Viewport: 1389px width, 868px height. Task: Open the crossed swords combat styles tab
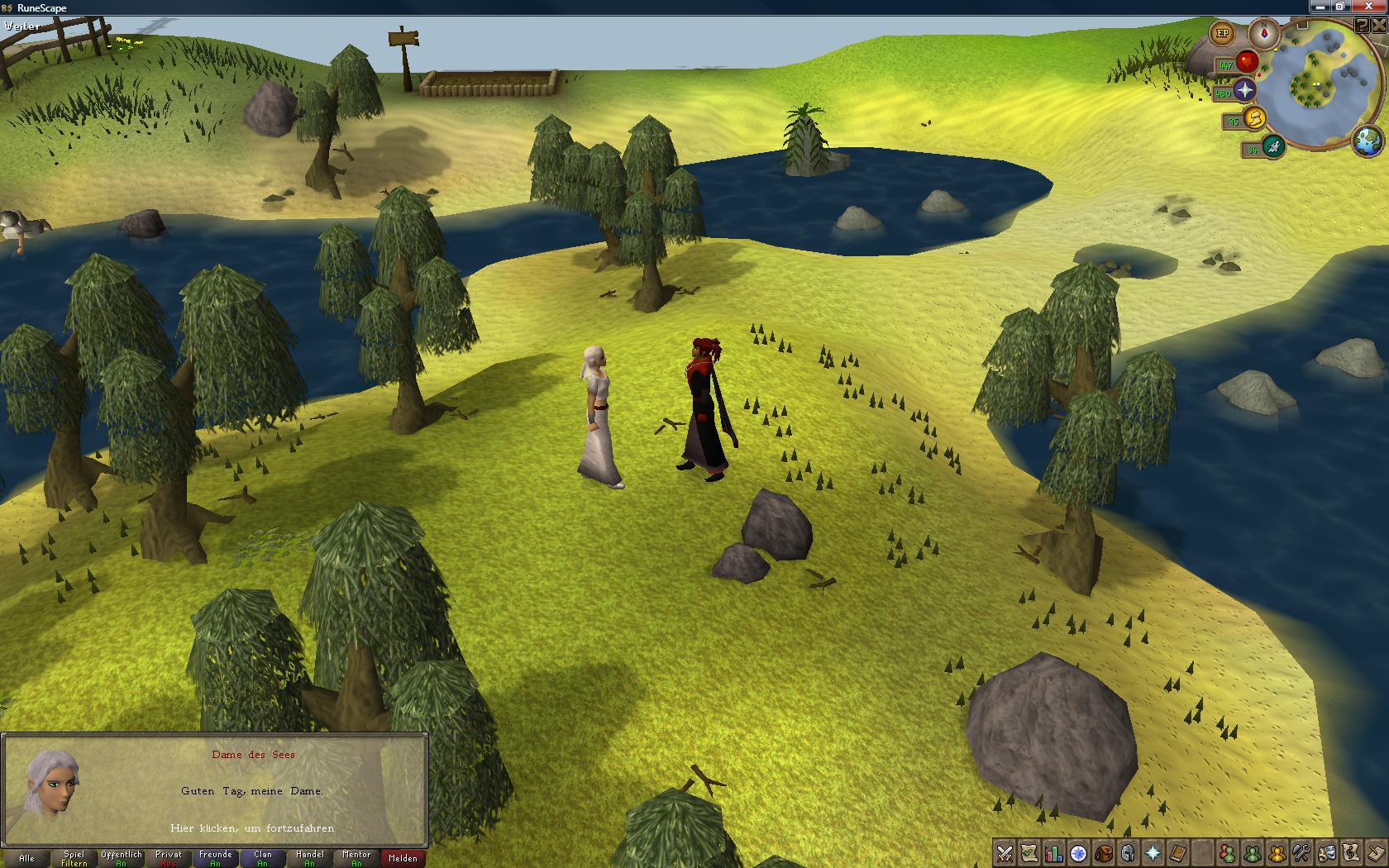[1005, 853]
